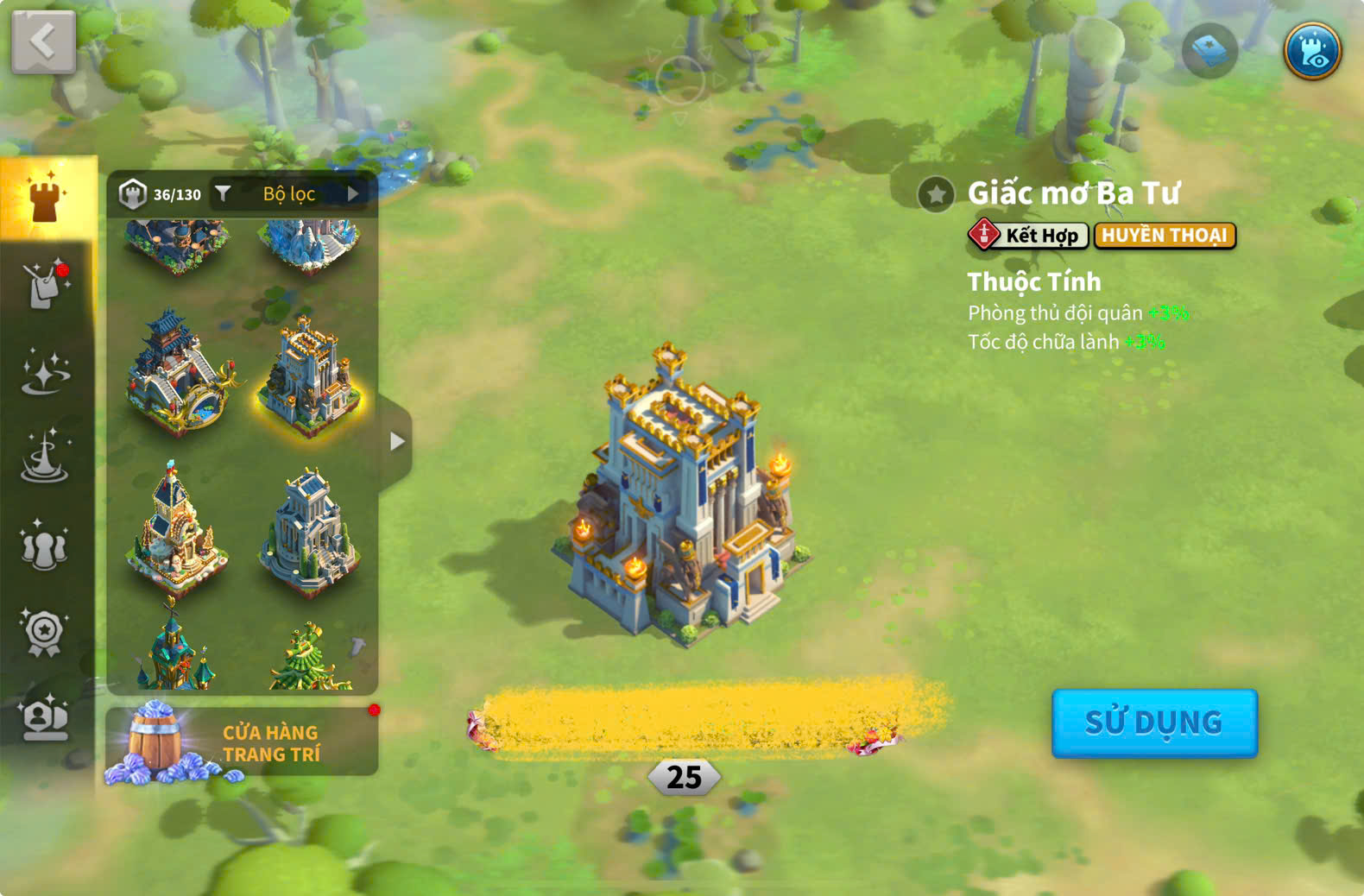1364x896 pixels.
Task: Expand the theme list side arrow
Action: point(396,441)
